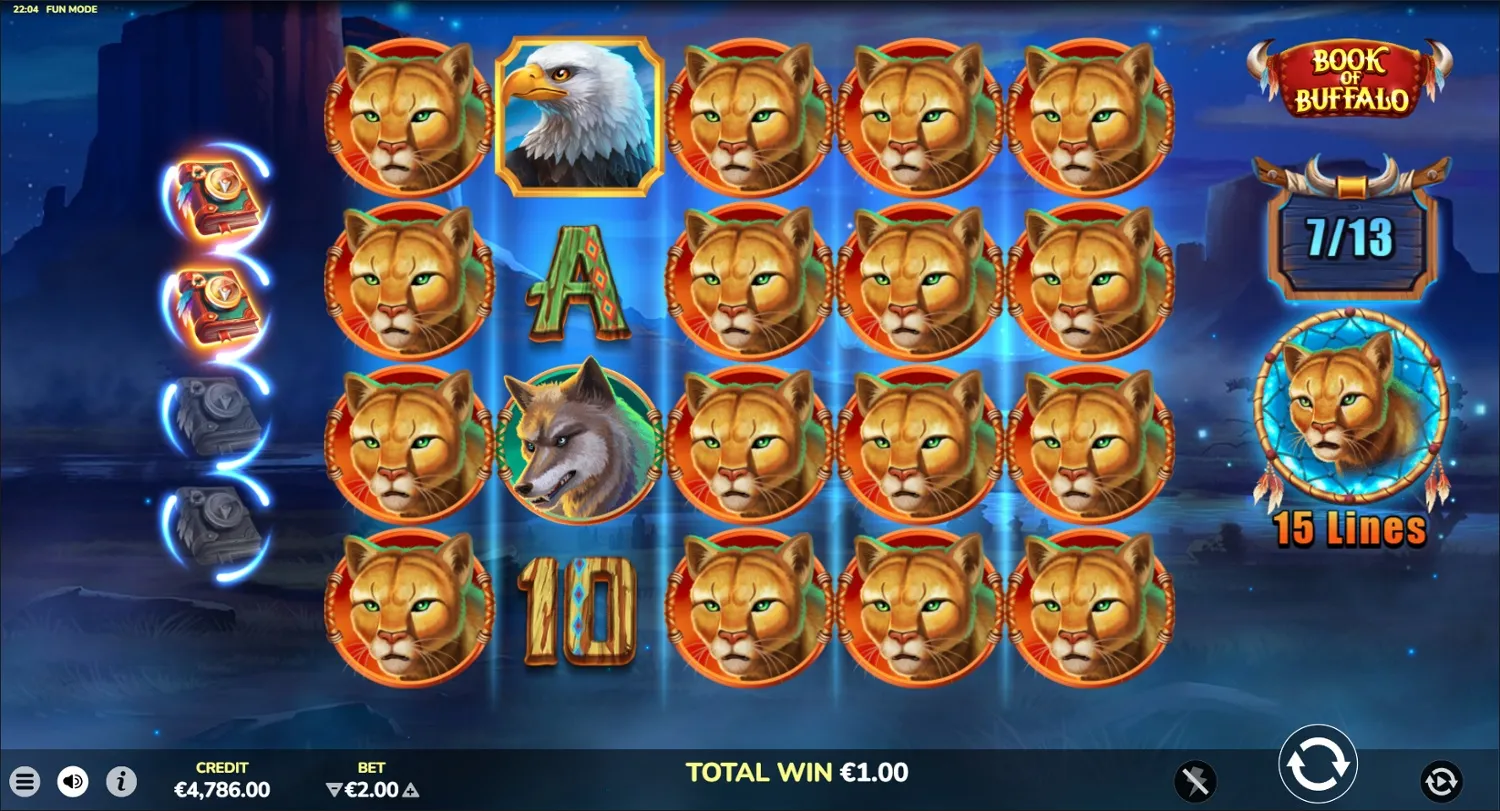Click the wolf symbol on reel two
Image resolution: width=1500 pixels, height=811 pixels.
click(578, 443)
